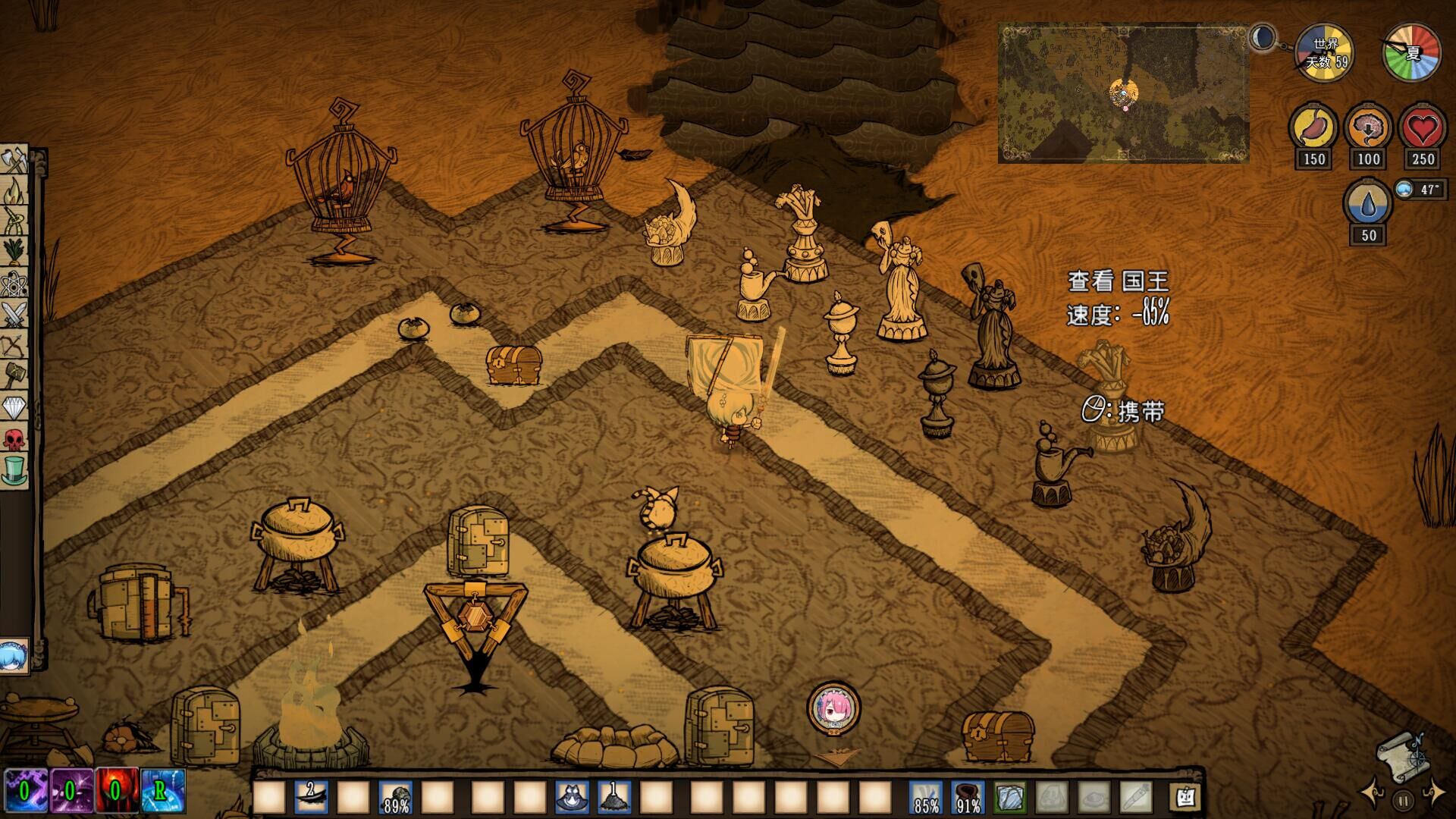Screen dimensions: 1456x819
Task: Open the Tools crafting tab
Action: pos(14,162)
